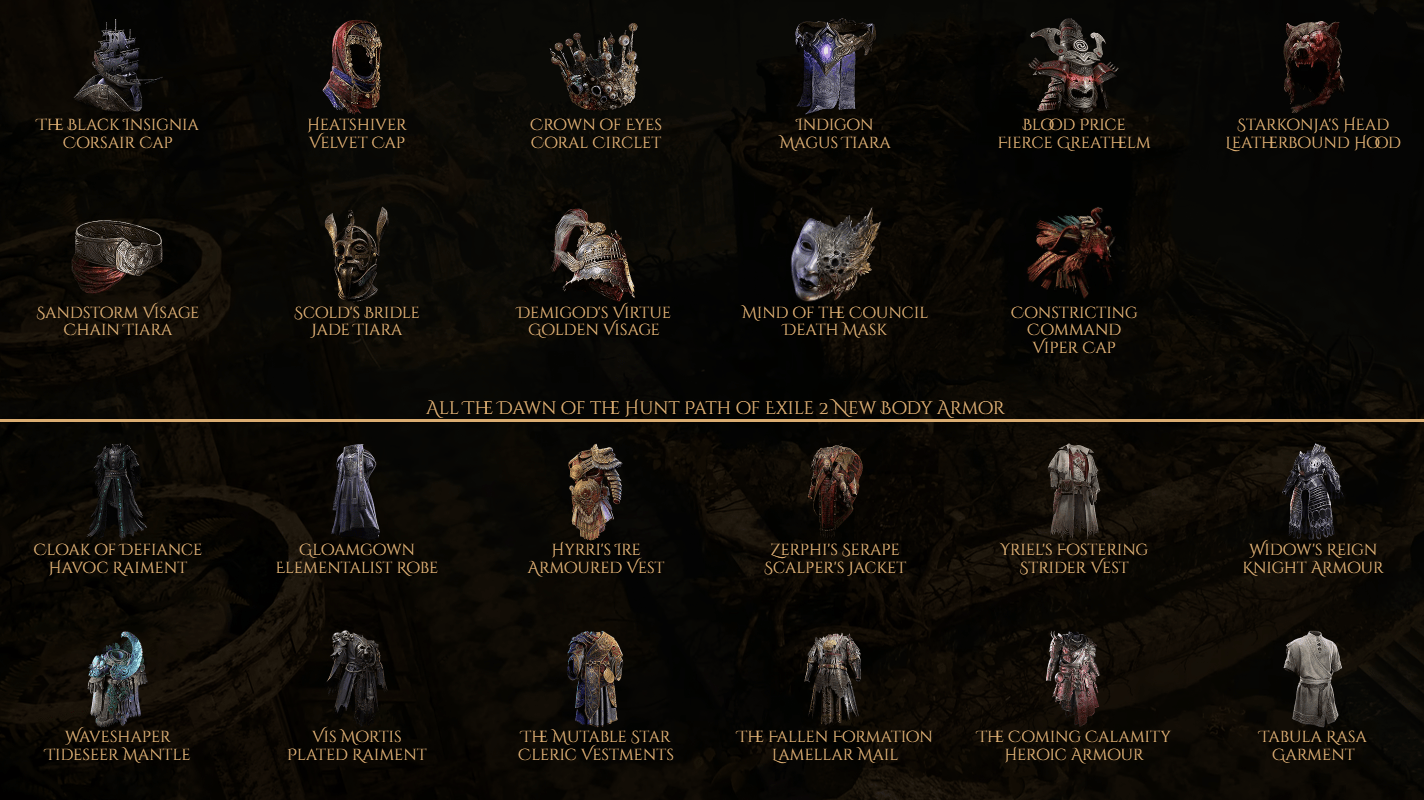Select the Sandstorm Visage Chain Tiara
Screen dimensions: 1424x800
click(117, 255)
